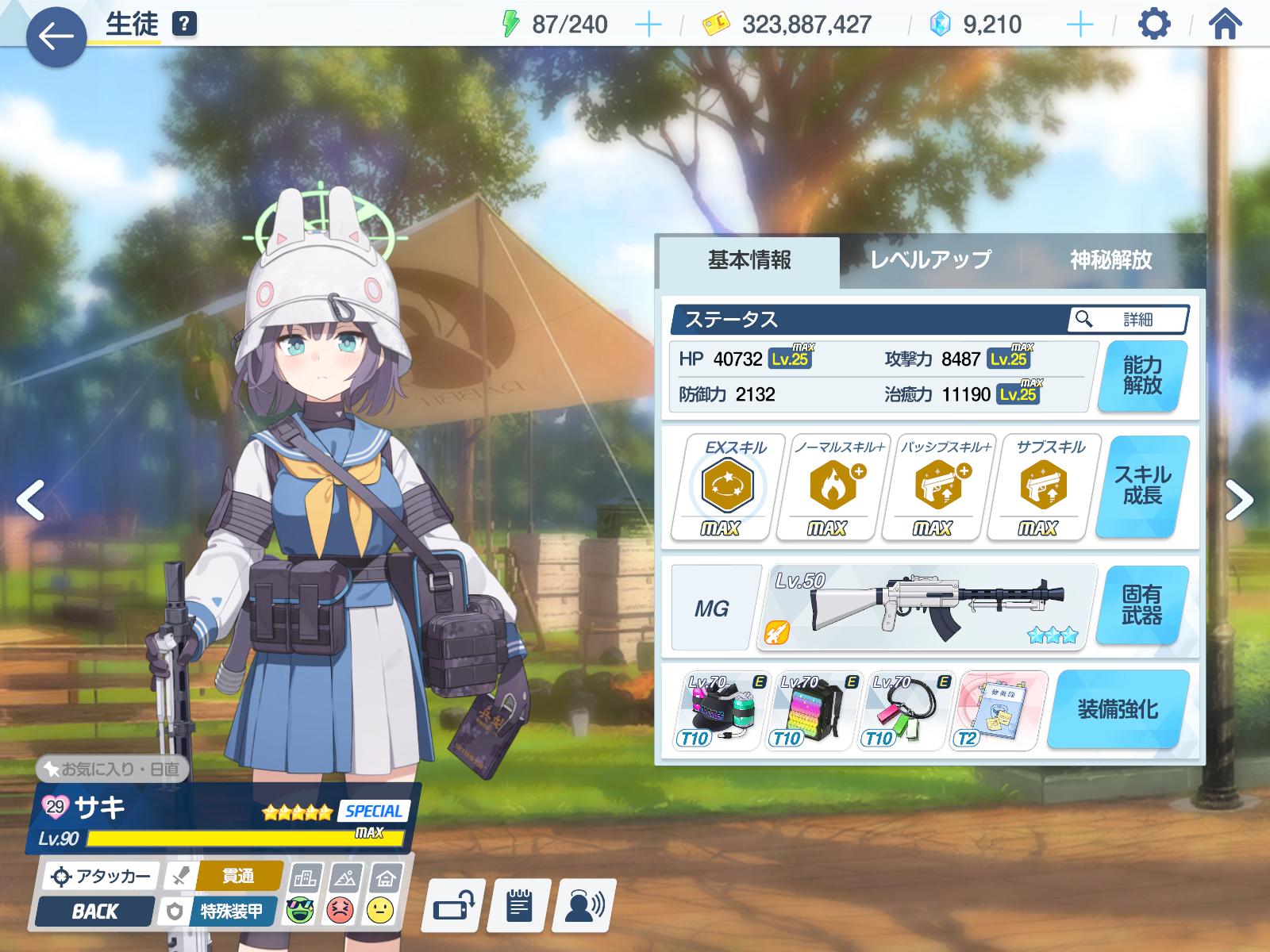Open the 固有武器 unique weapon button
The height and width of the screenshot is (952, 1270).
click(x=1142, y=605)
